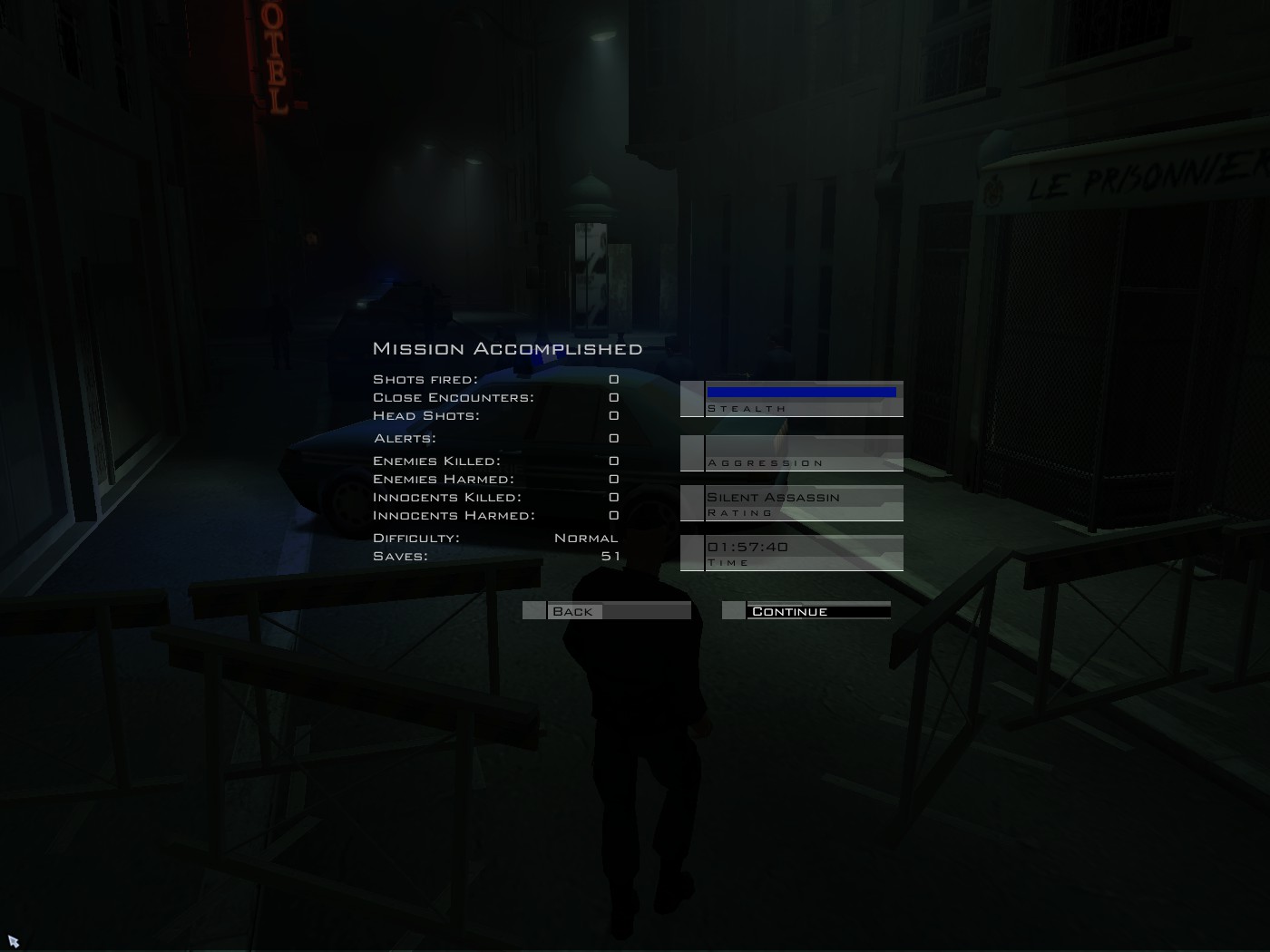The height and width of the screenshot is (952, 1270).
Task: Click the Close Encounters counter
Action: tap(615, 397)
